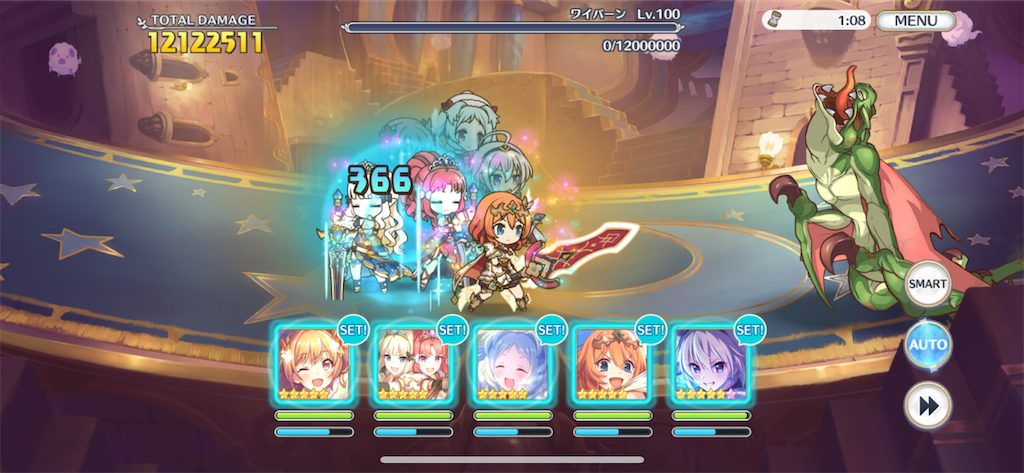Select the orange-haired girl's character card
Viewport: 1024px width, 473px height.
click(611, 364)
